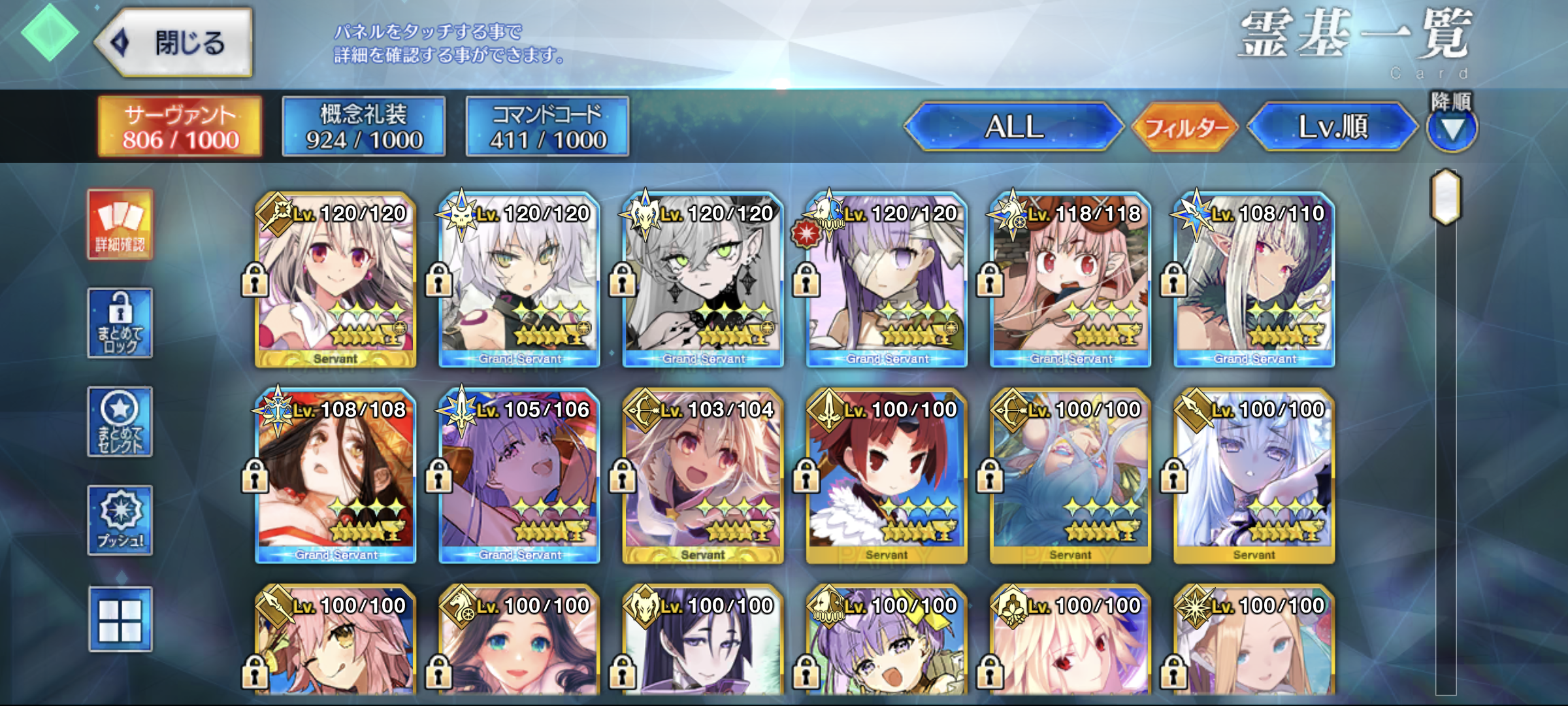Viewport: 1568px width, 706px height.
Task: Choose the ALL class selector
Action: 1014,127
